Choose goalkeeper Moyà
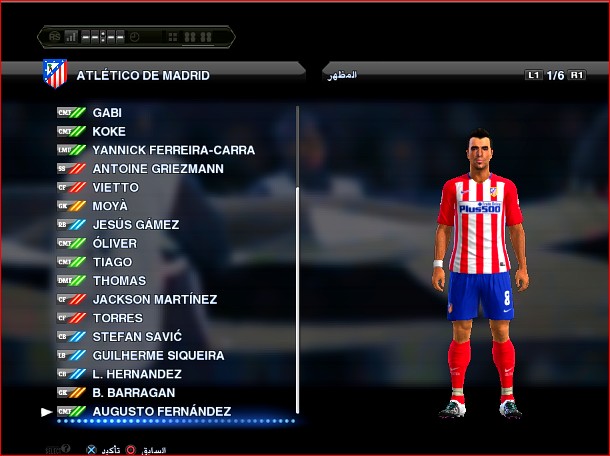Screen dimensions: 610x456 [x=110, y=206]
